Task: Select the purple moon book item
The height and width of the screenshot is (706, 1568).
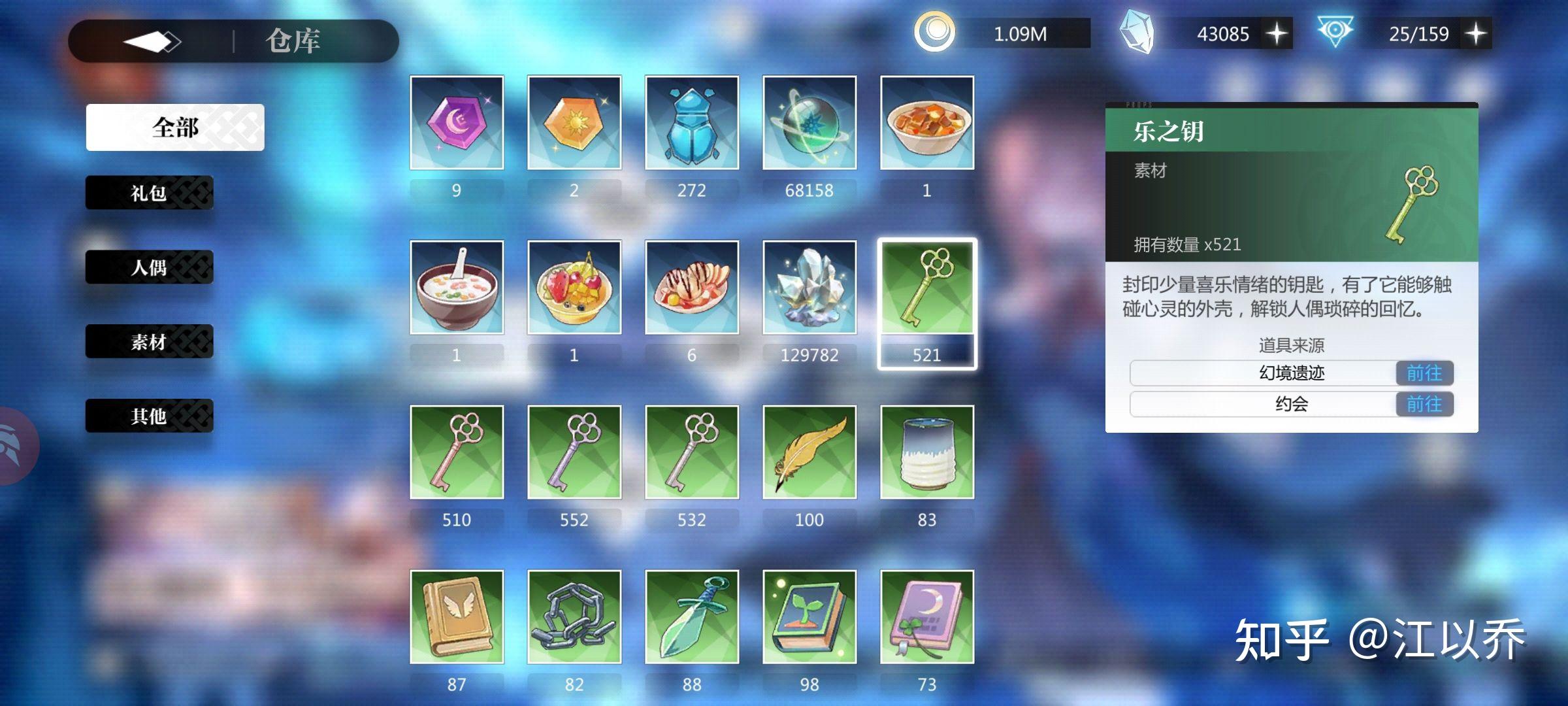Action: (x=927, y=617)
